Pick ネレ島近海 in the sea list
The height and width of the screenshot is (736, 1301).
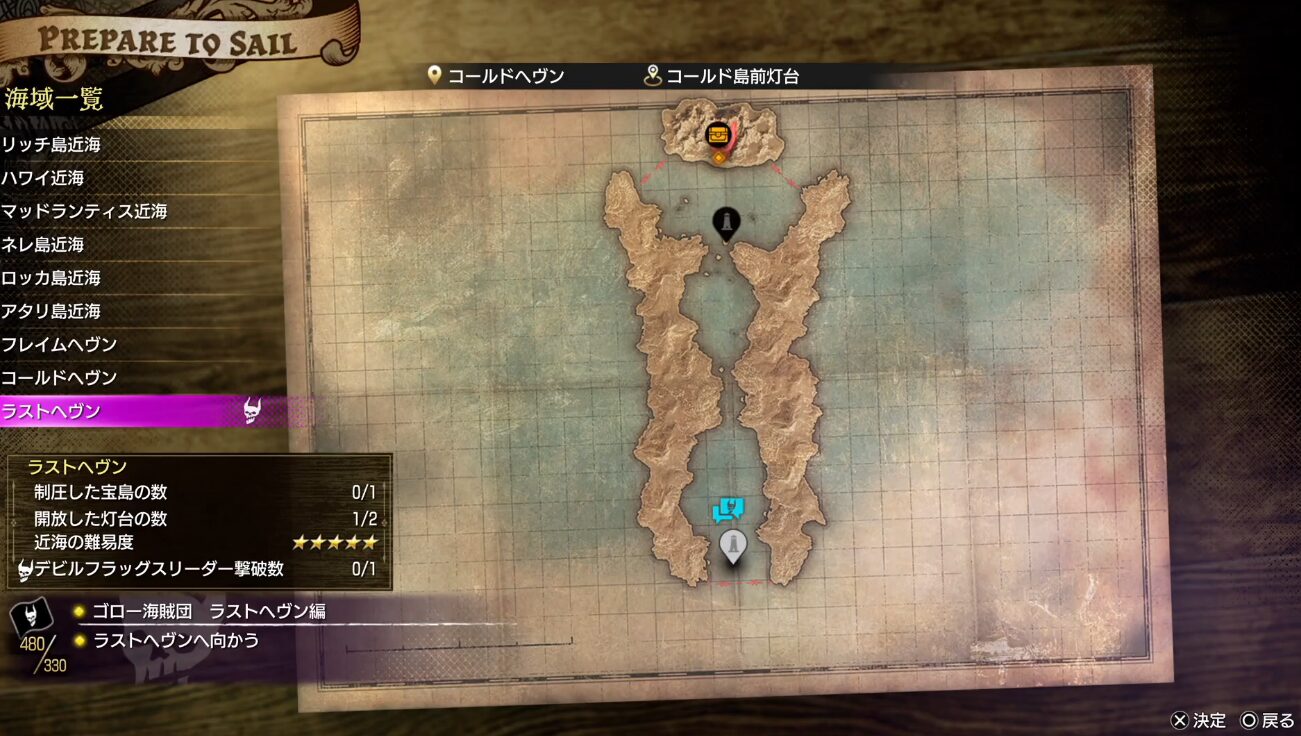point(43,244)
